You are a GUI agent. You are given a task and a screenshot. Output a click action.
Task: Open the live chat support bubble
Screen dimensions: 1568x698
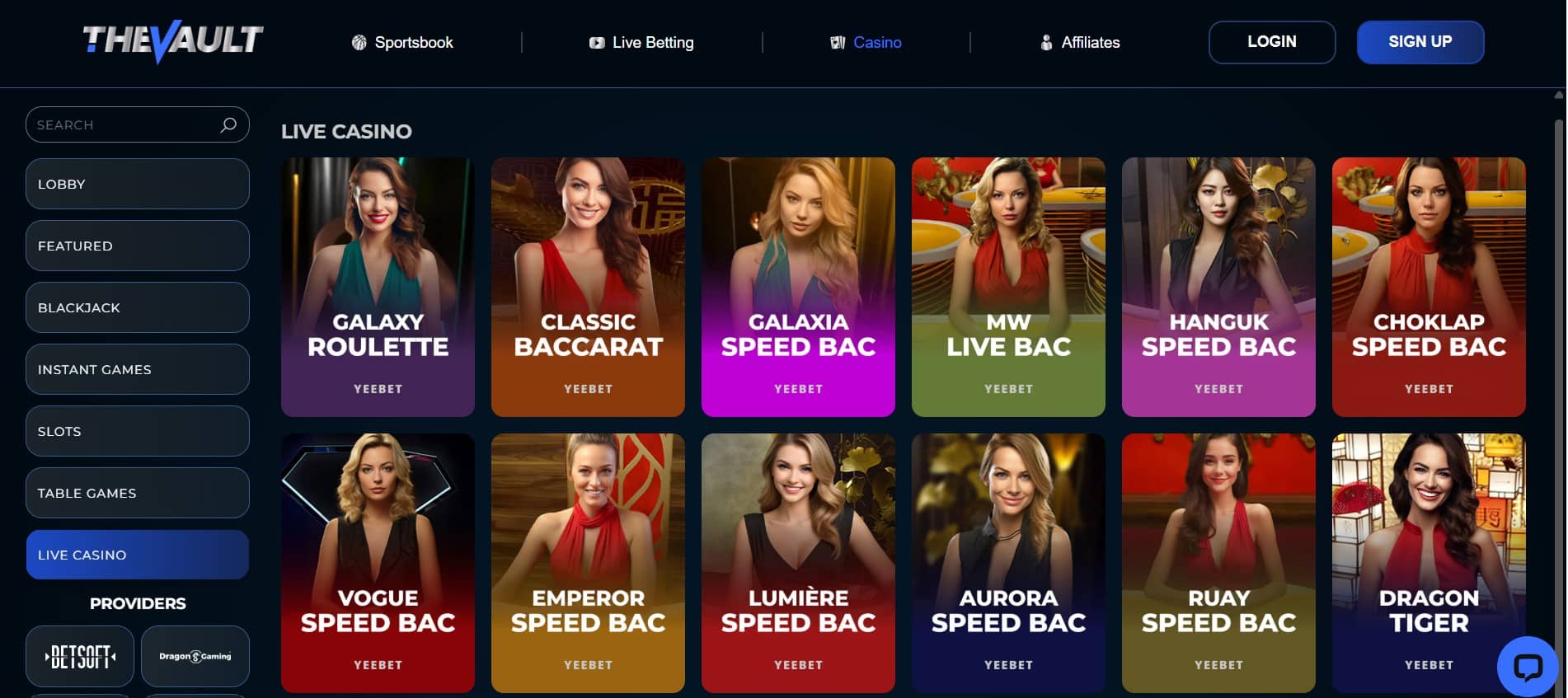[x=1527, y=666]
